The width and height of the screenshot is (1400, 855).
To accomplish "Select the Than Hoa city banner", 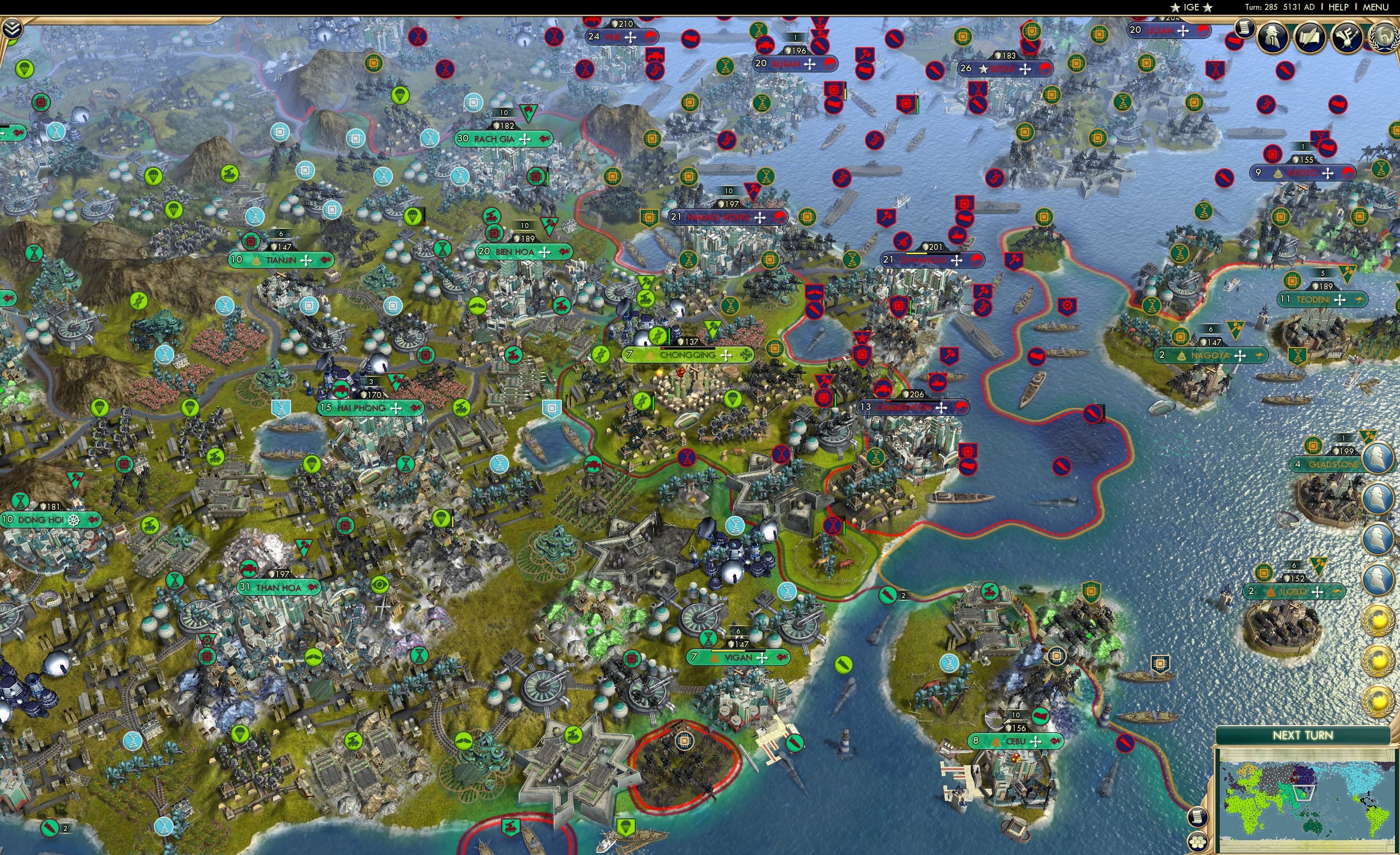I will pos(278,588).
